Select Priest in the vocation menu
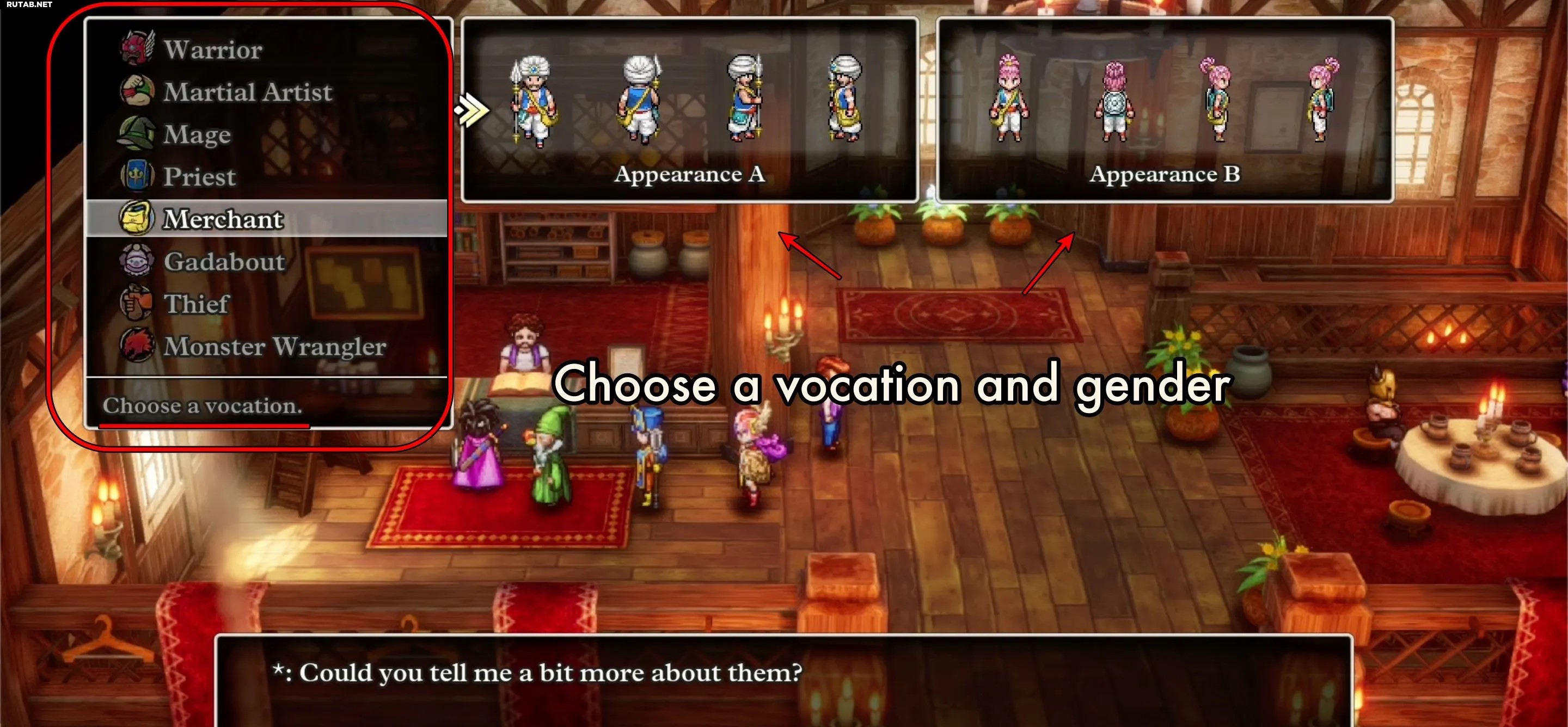The width and height of the screenshot is (1568, 727). tap(199, 176)
